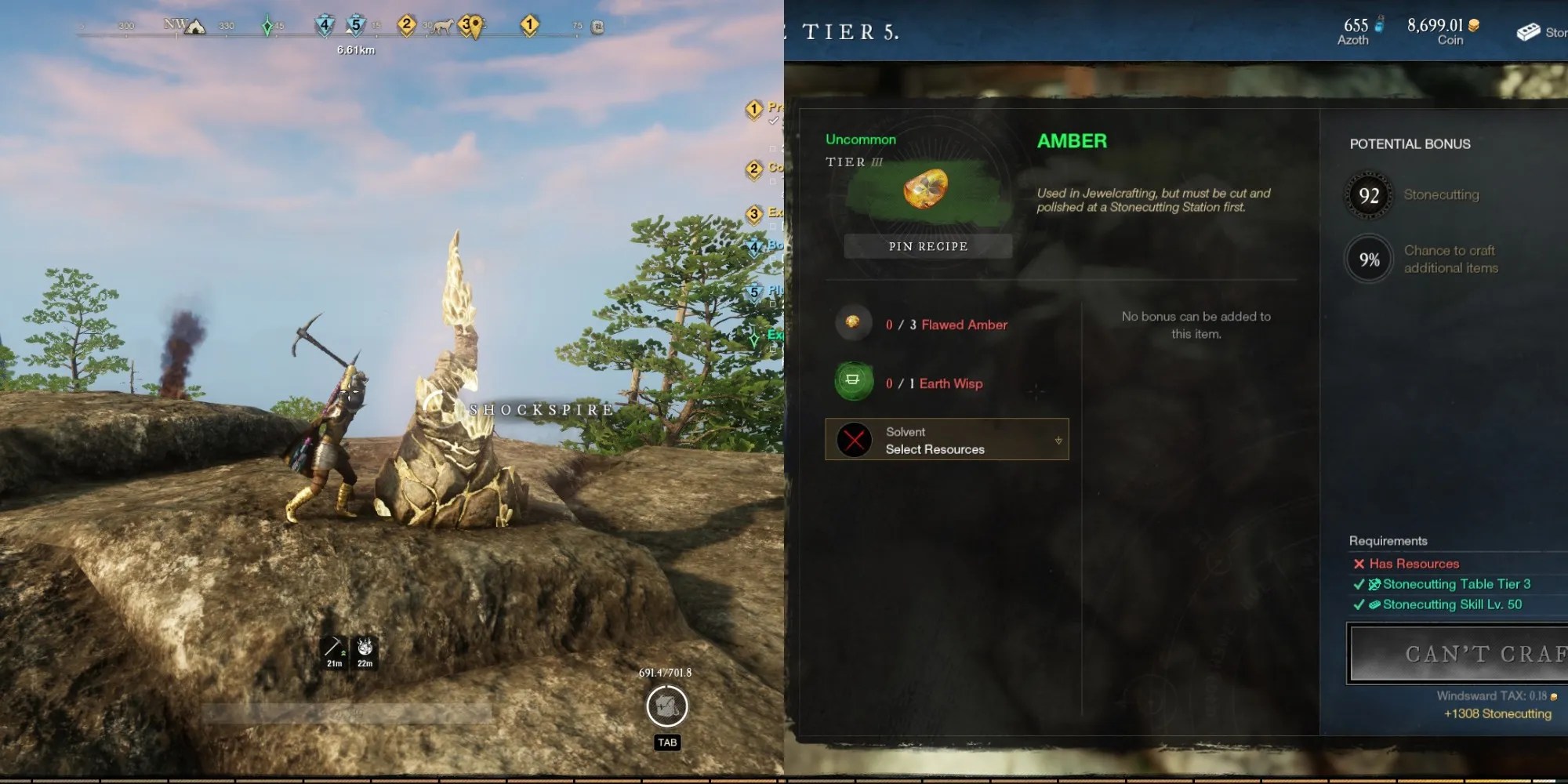This screenshot has height=784, width=1568.
Task: Click the creature tracker icon showing 22m
Action: point(364,644)
